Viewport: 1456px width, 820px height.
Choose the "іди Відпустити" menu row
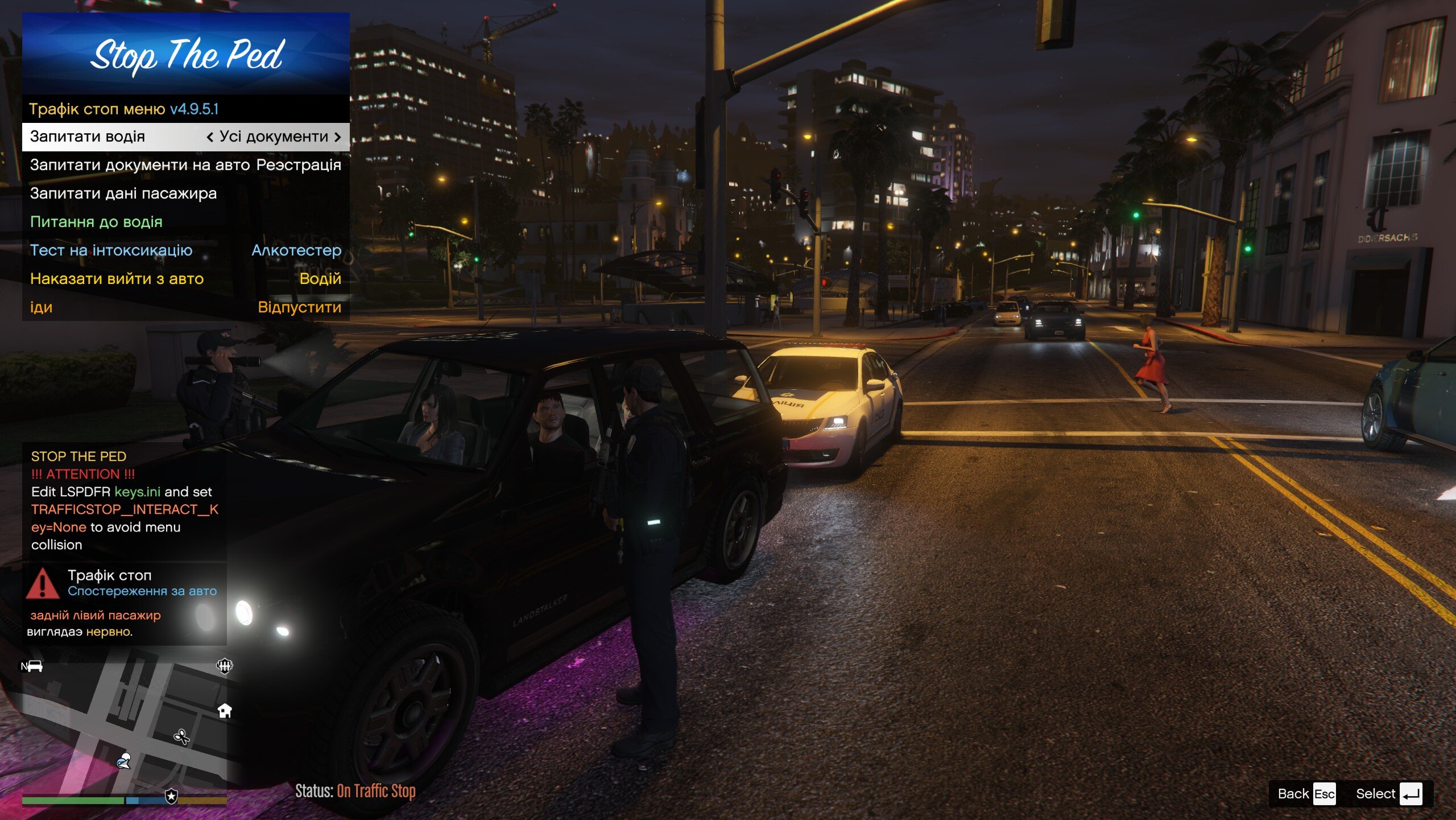[x=185, y=308]
